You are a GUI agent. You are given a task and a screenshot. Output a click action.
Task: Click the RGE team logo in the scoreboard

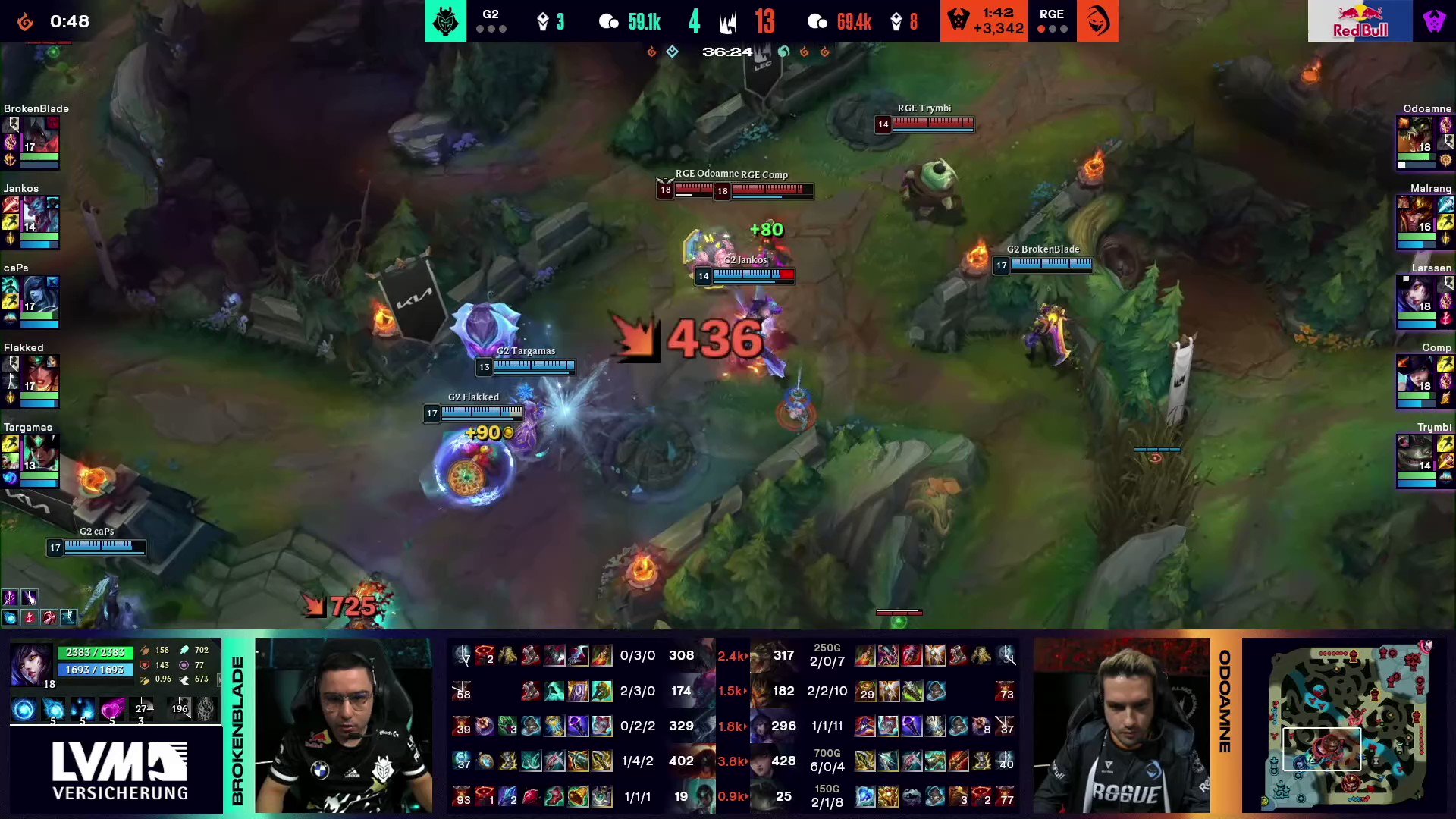tap(1097, 20)
